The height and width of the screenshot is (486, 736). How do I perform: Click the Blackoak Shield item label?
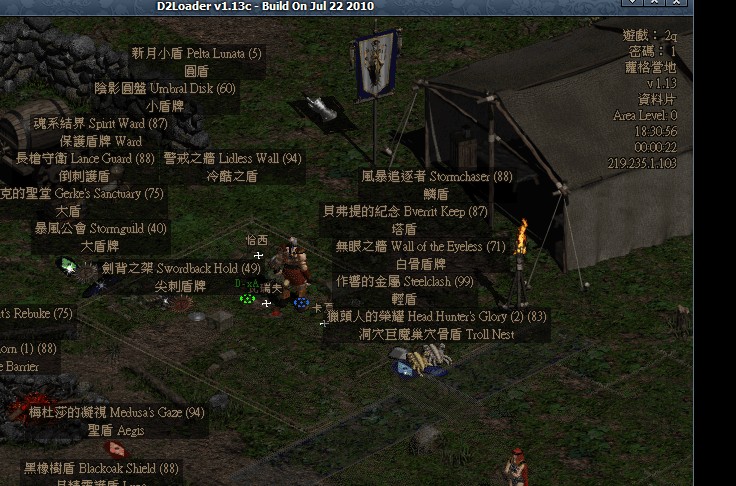point(101,468)
